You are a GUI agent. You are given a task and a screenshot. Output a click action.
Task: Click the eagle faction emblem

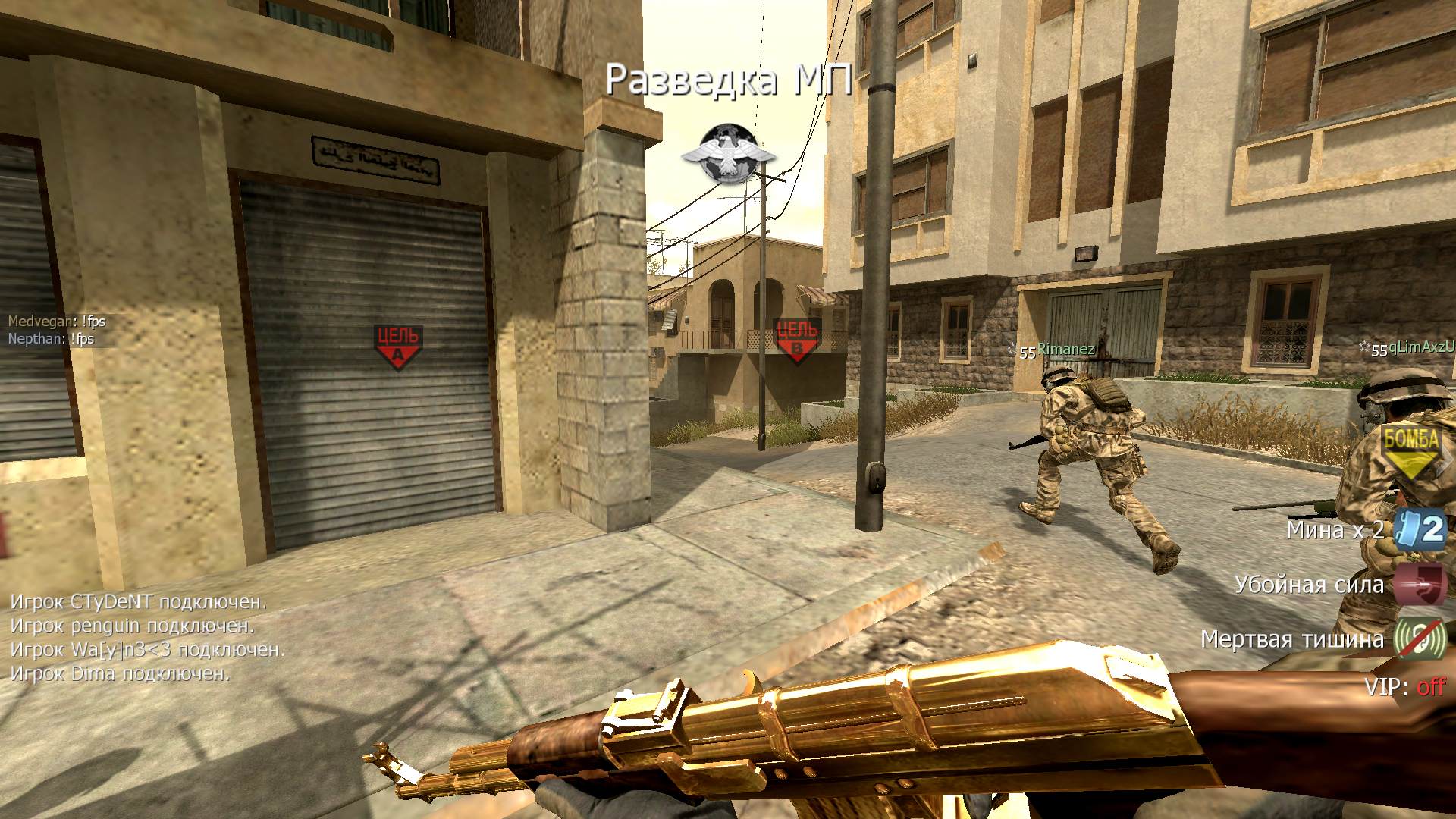point(728,154)
